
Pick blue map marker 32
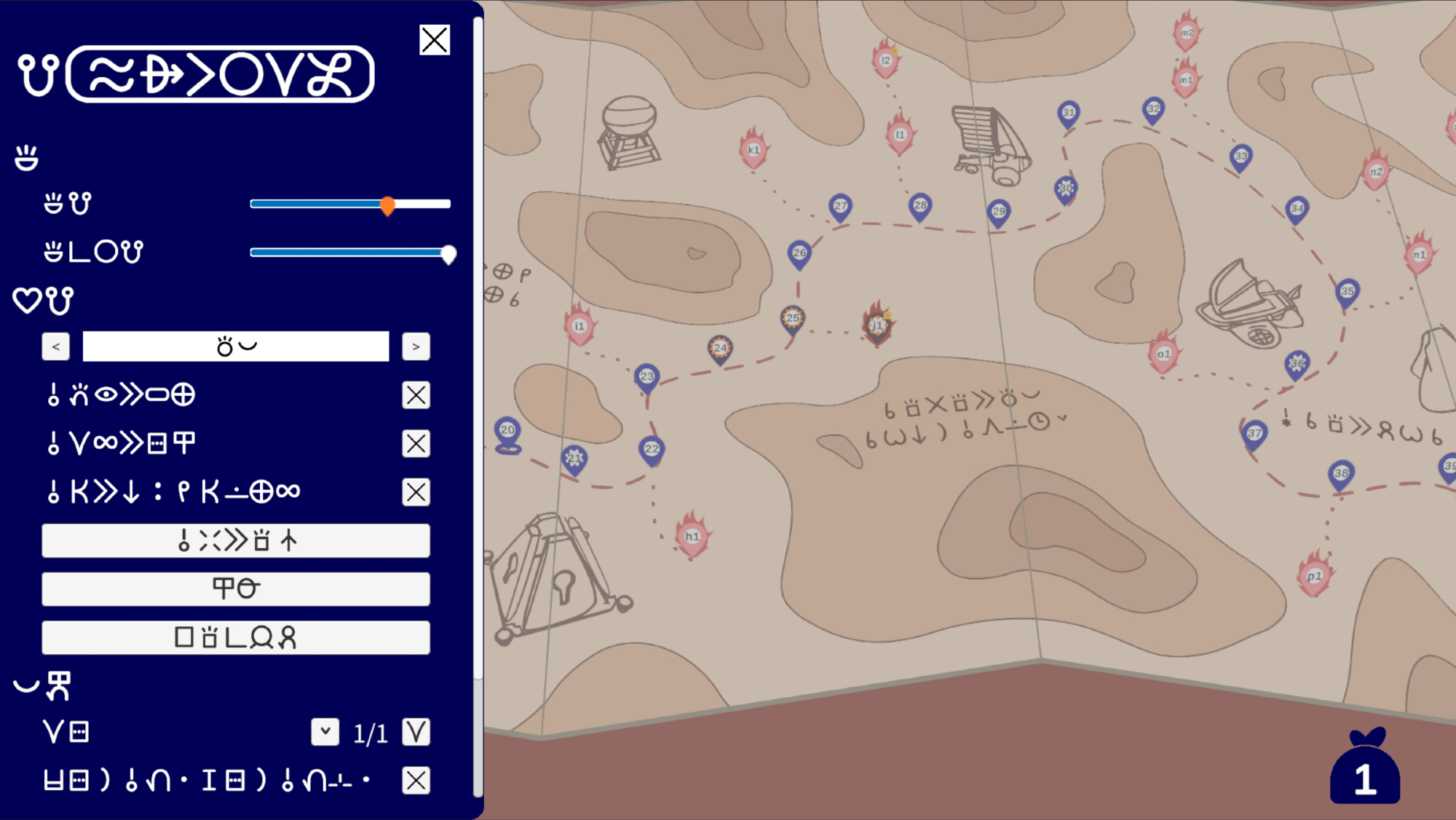pos(1153,110)
